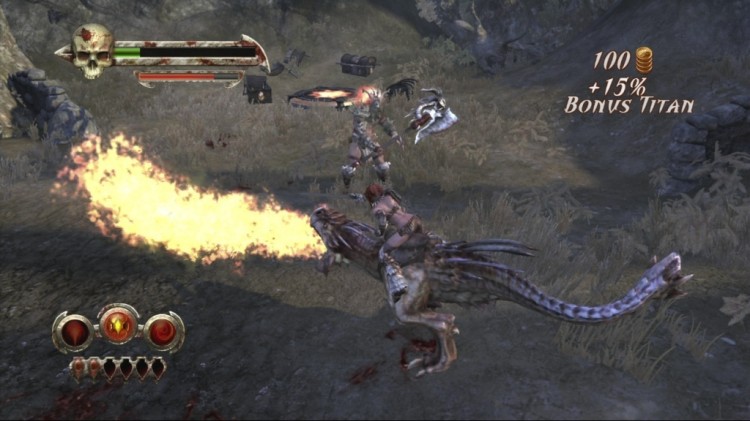The height and width of the screenshot is (421, 750).
Task: Select the red swirl ability orb
Action: click(x=163, y=332)
